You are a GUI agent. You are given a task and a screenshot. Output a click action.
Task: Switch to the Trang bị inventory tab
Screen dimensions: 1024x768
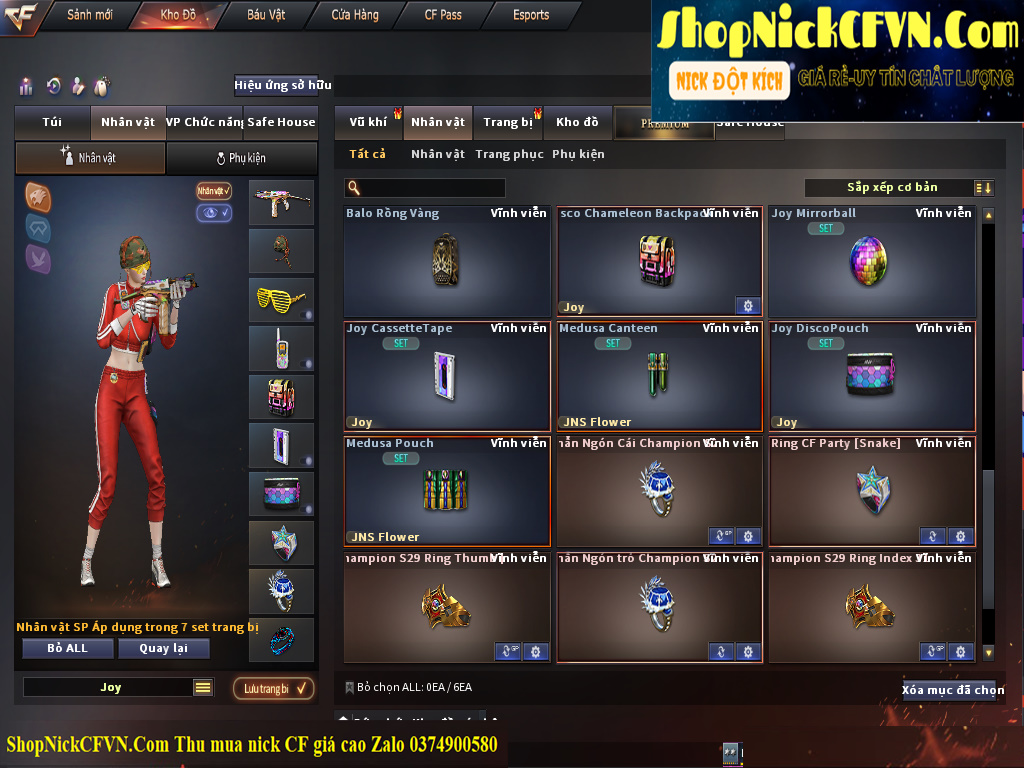tap(508, 122)
